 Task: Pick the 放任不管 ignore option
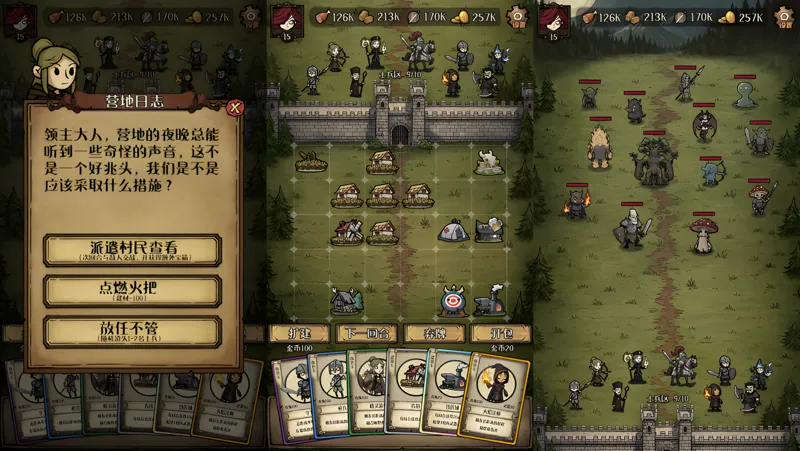click(x=132, y=331)
